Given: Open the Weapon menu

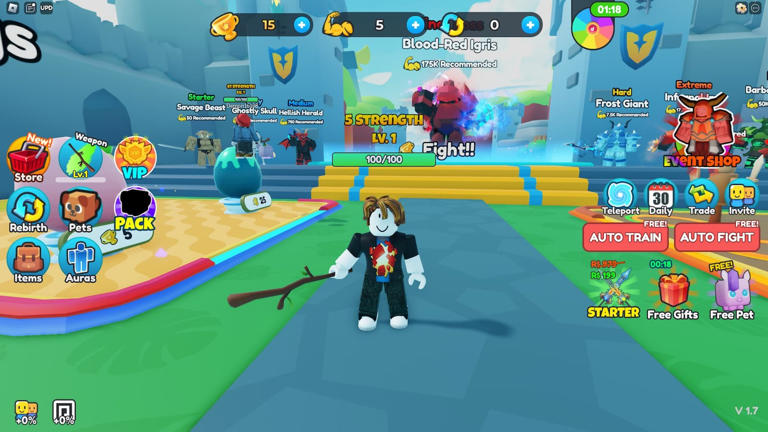Looking at the screenshot, I should (81, 160).
